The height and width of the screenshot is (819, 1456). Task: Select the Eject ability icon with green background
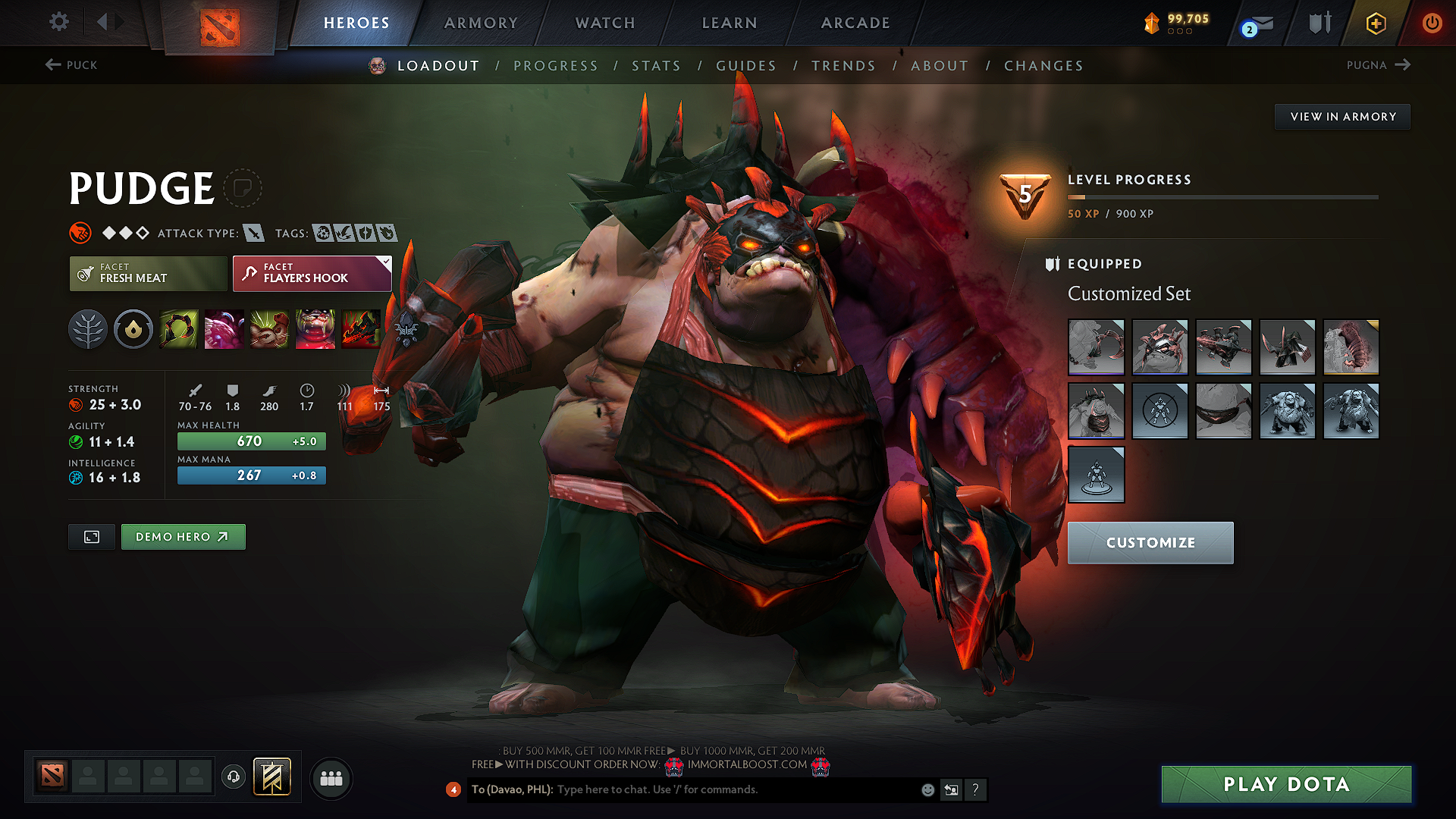269,329
